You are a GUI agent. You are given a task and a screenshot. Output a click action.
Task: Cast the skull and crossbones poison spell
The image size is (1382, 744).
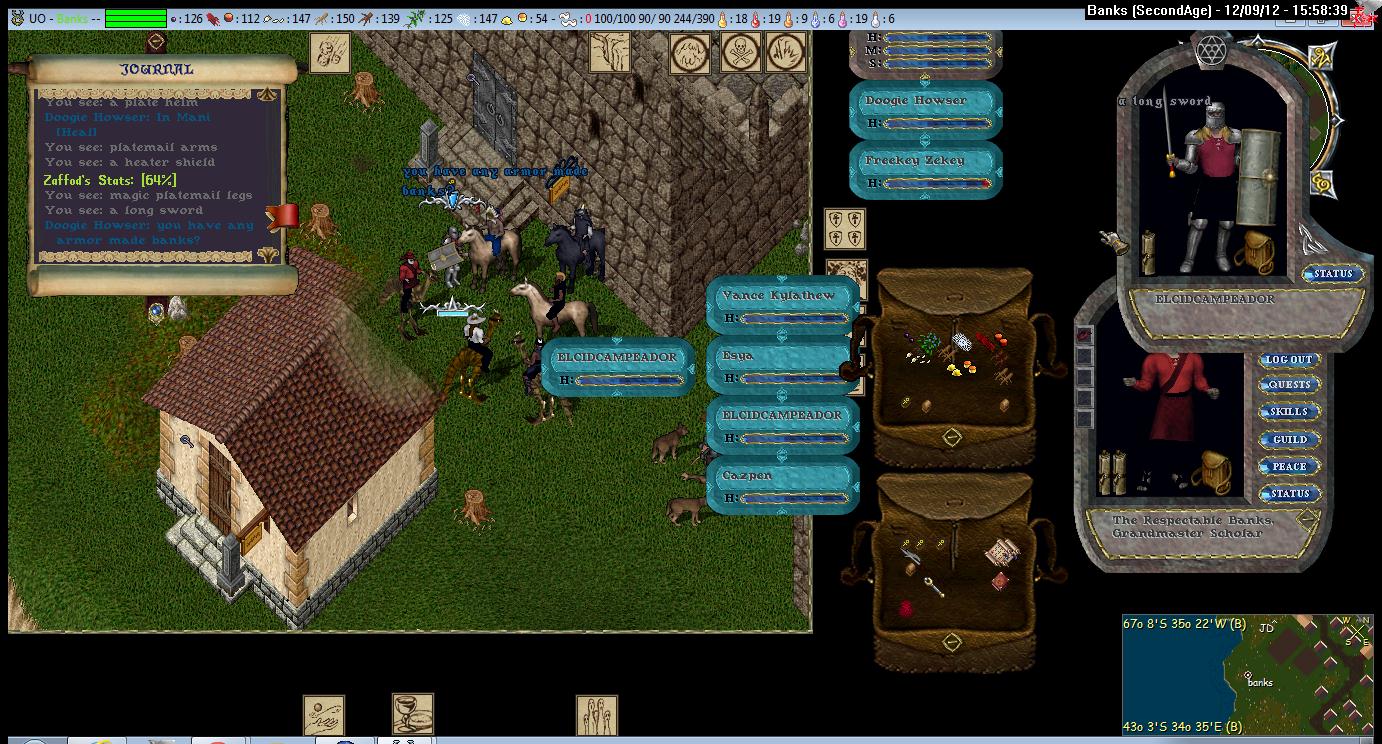(x=741, y=53)
